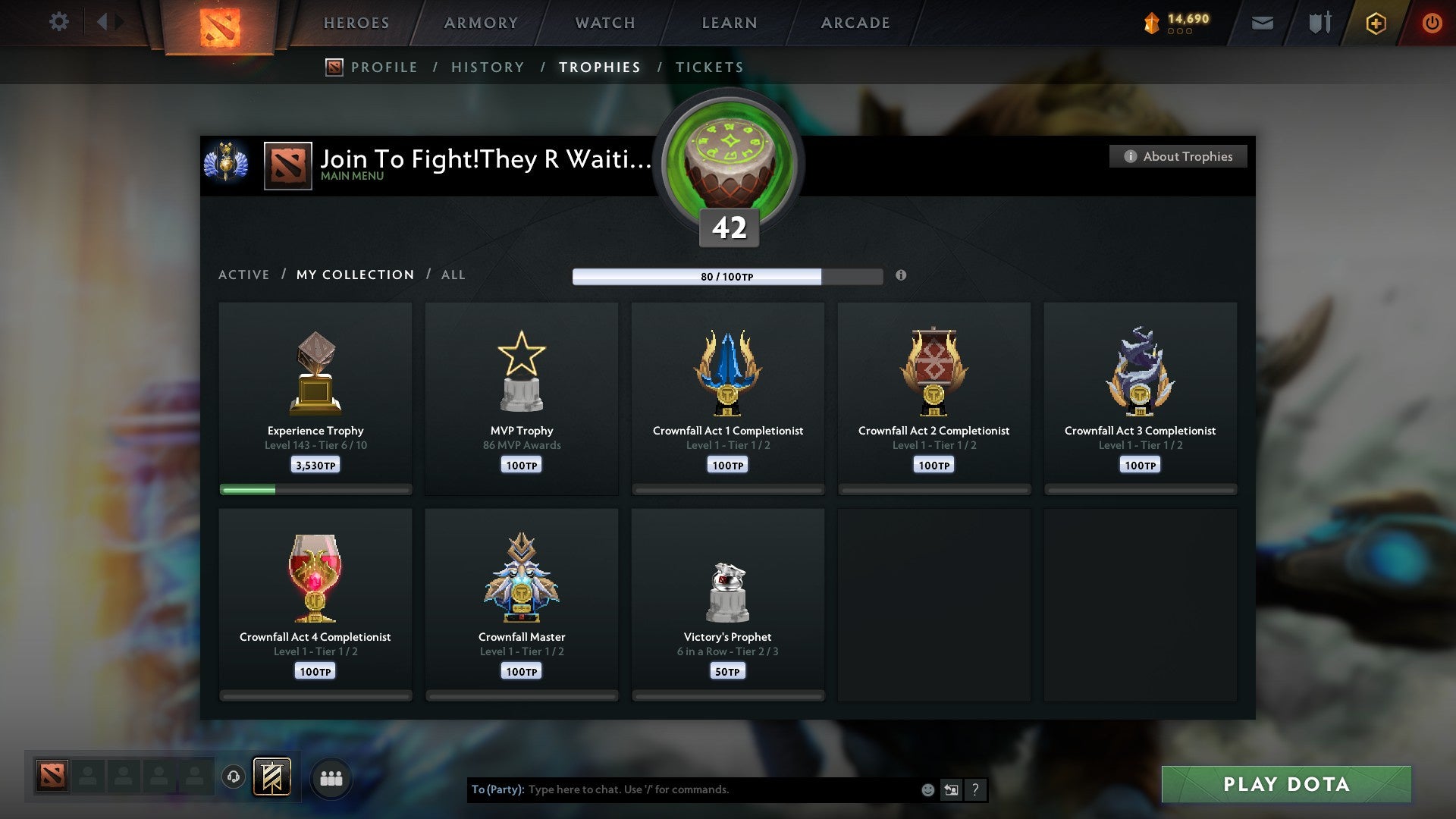1456x819 pixels.
Task: Click the chat emoticon smiley toggle
Action: [928, 789]
